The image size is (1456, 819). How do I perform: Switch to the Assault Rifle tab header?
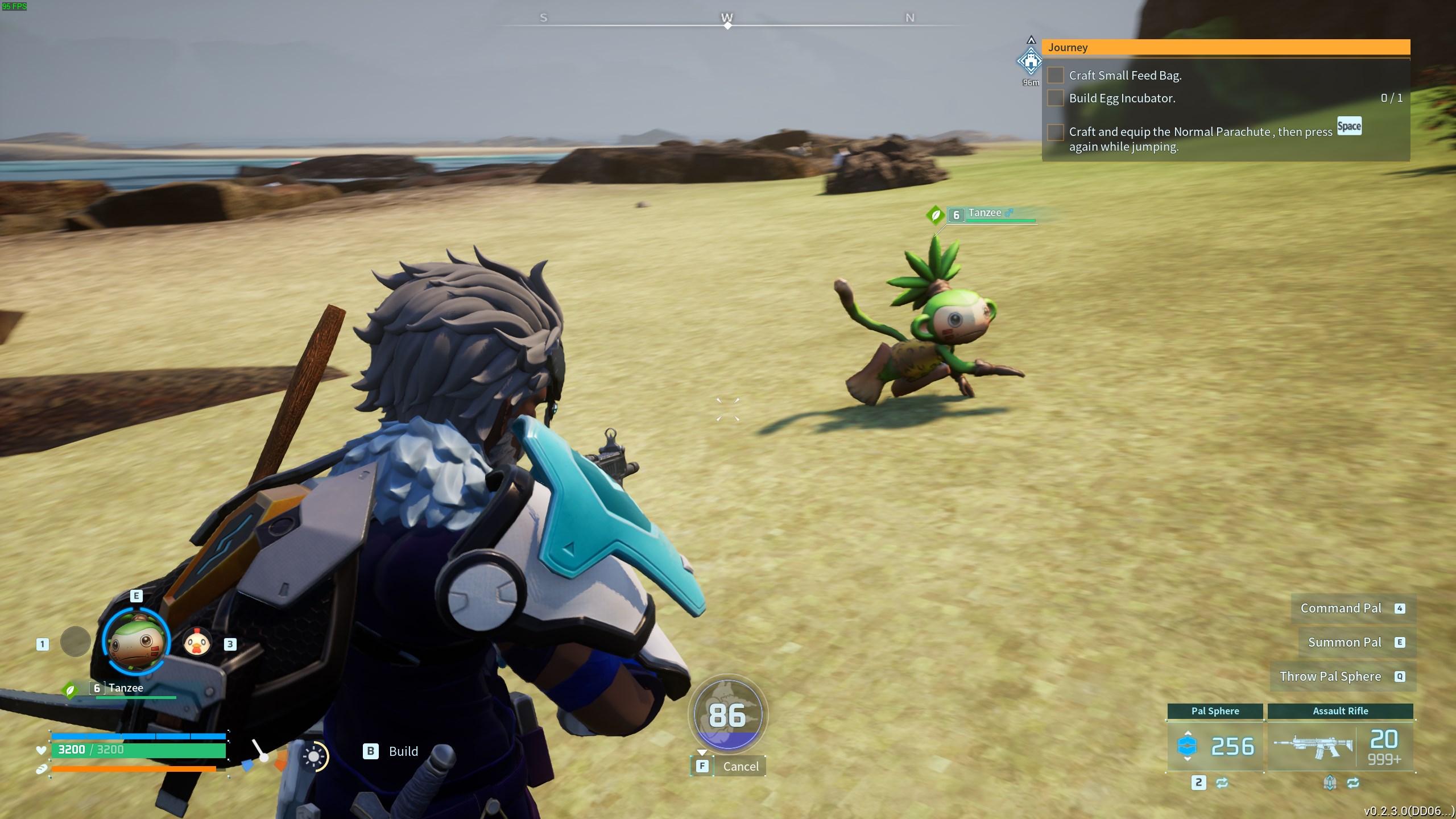tap(1340, 711)
